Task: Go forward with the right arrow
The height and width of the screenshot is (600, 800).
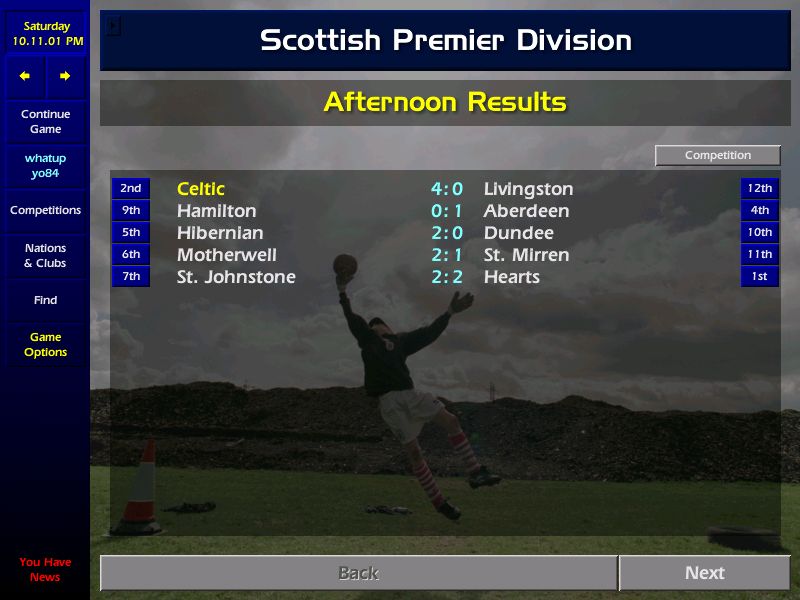Action: pyautogui.click(x=65, y=76)
